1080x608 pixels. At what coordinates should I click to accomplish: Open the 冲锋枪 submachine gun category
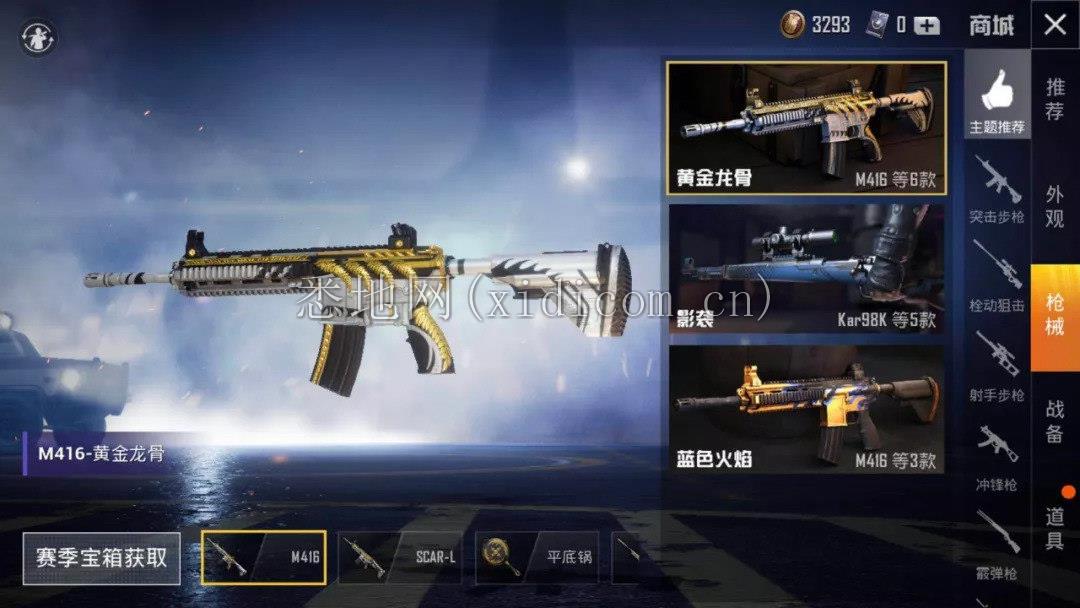(997, 455)
